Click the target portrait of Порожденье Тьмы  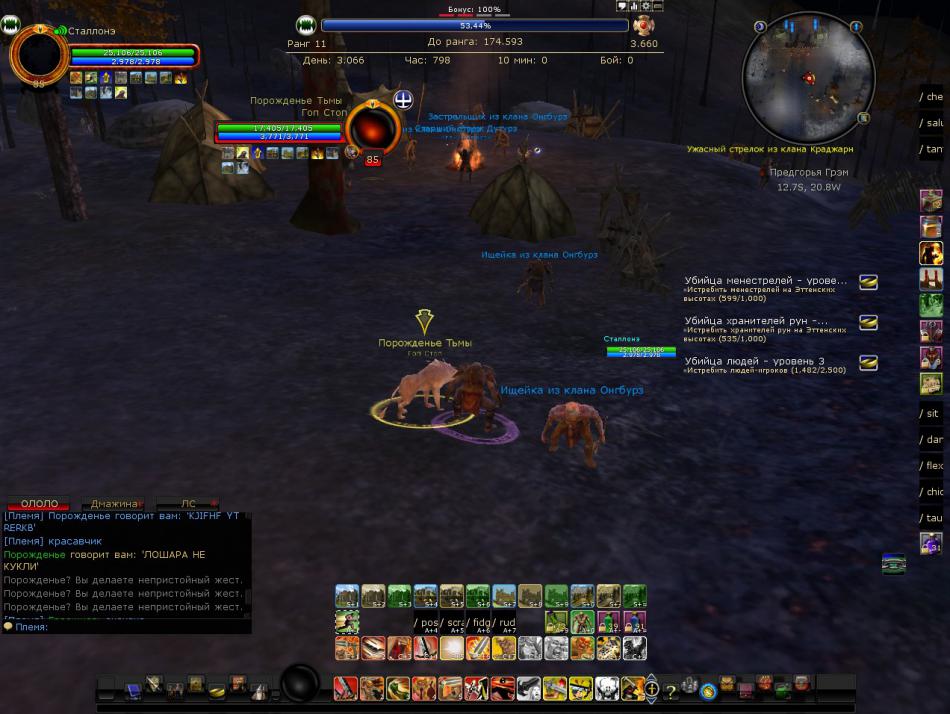(x=373, y=128)
